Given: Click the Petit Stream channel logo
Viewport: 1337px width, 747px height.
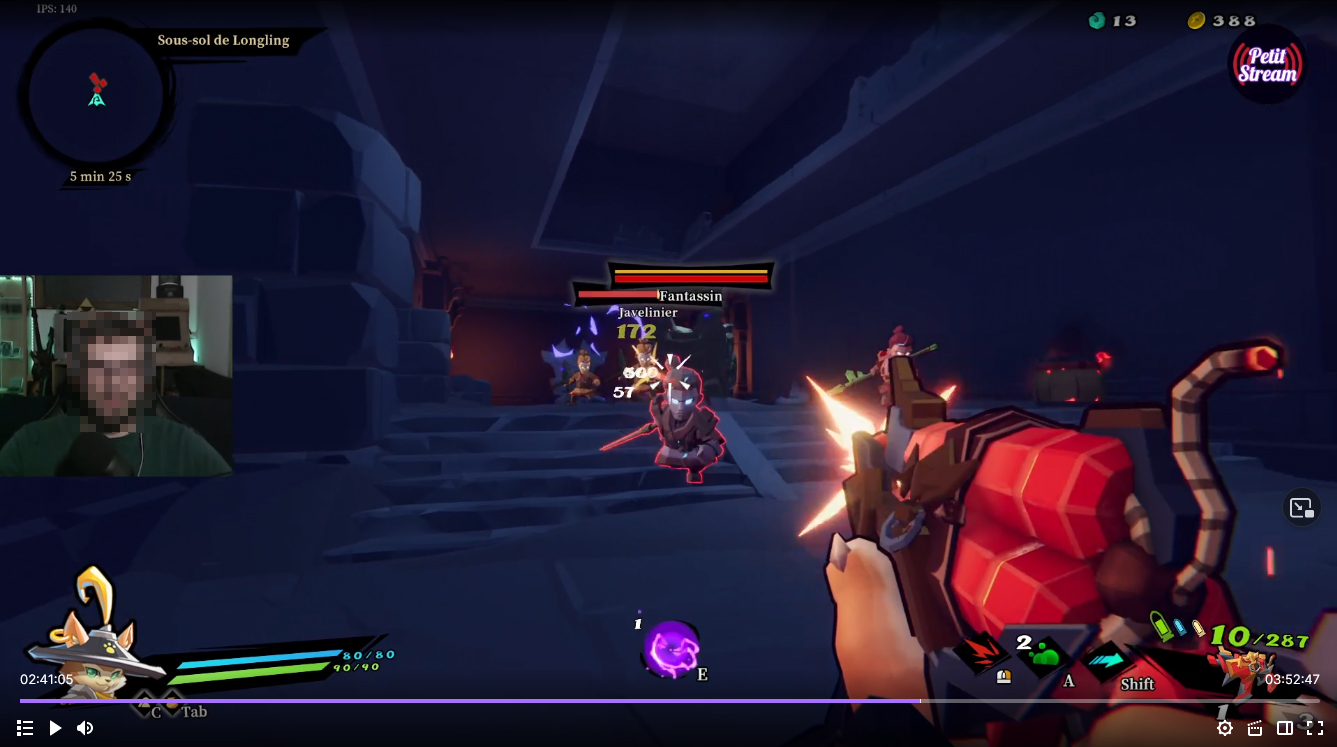Looking at the screenshot, I should tap(1266, 64).
